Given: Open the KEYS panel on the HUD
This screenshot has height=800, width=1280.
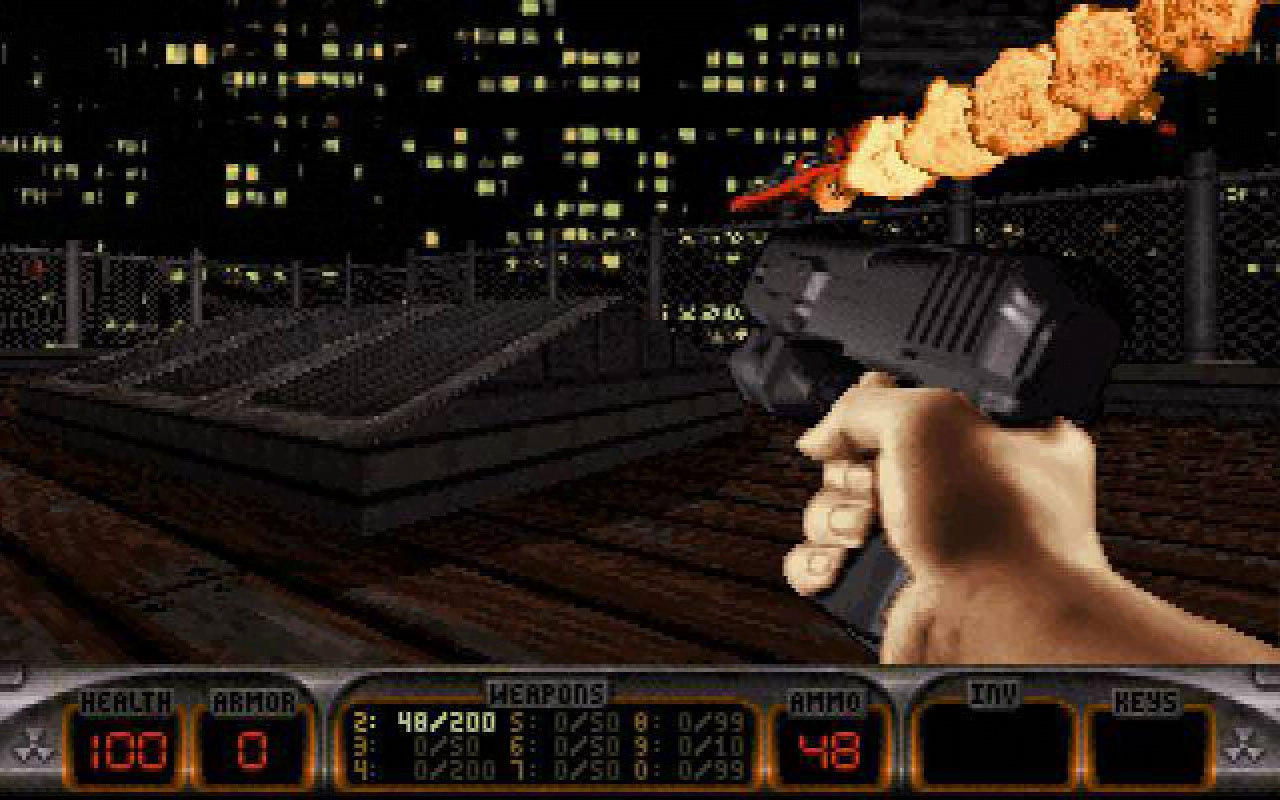Looking at the screenshot, I should [1150, 745].
